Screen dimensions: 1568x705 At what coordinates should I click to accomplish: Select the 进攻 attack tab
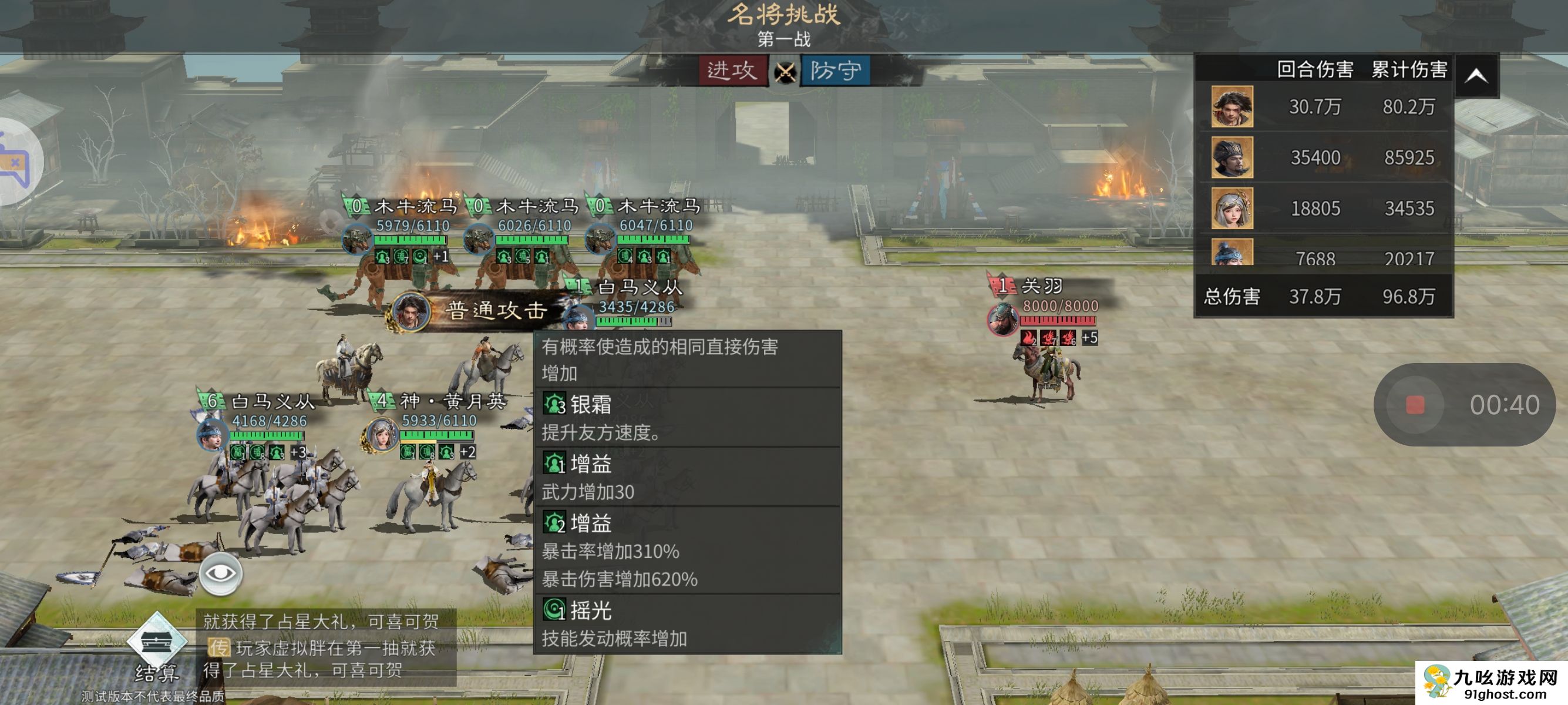point(732,70)
